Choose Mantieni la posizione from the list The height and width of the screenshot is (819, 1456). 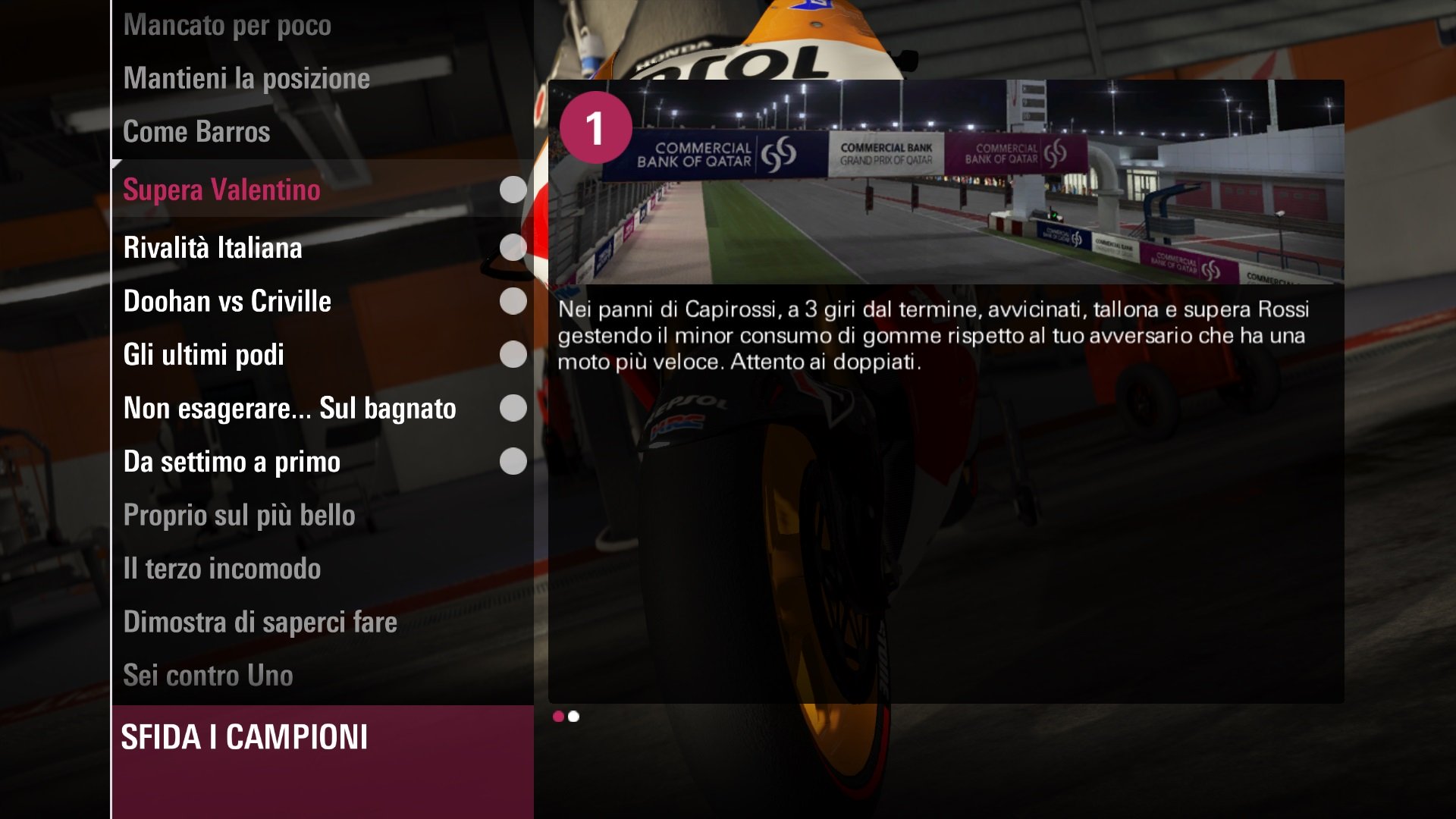pos(246,79)
